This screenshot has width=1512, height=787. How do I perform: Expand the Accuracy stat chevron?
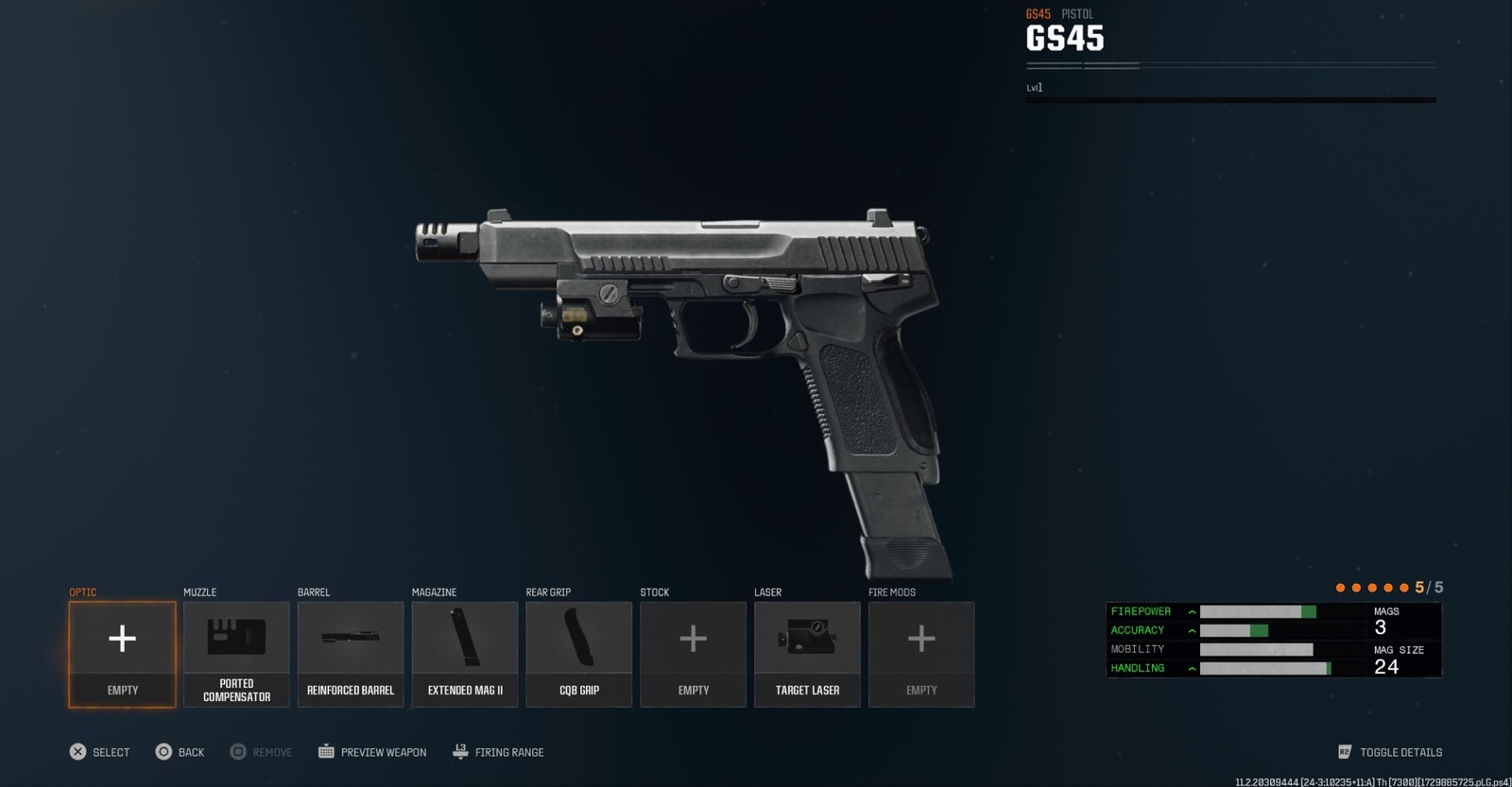1192,630
